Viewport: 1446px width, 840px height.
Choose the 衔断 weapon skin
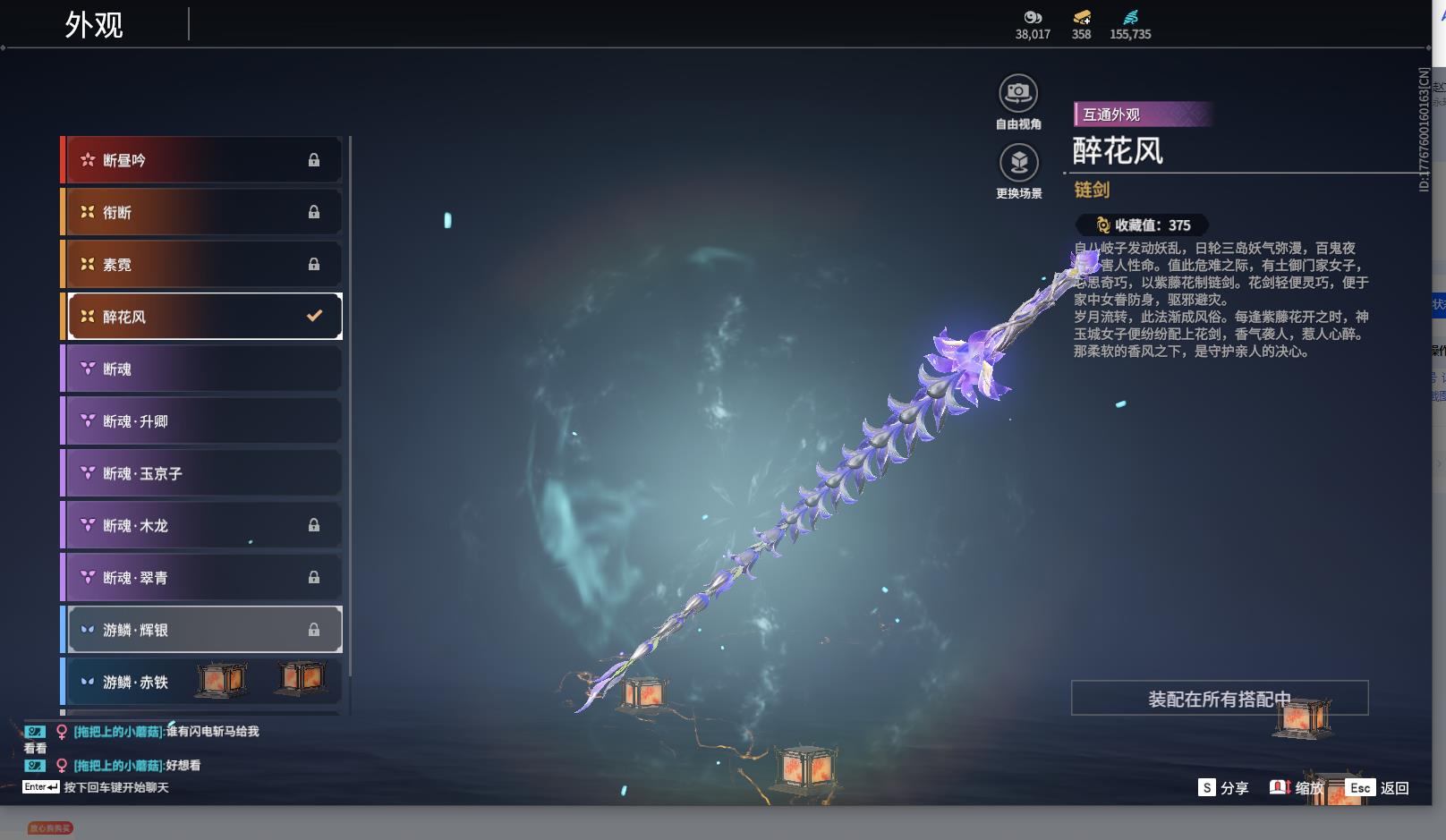(203, 212)
